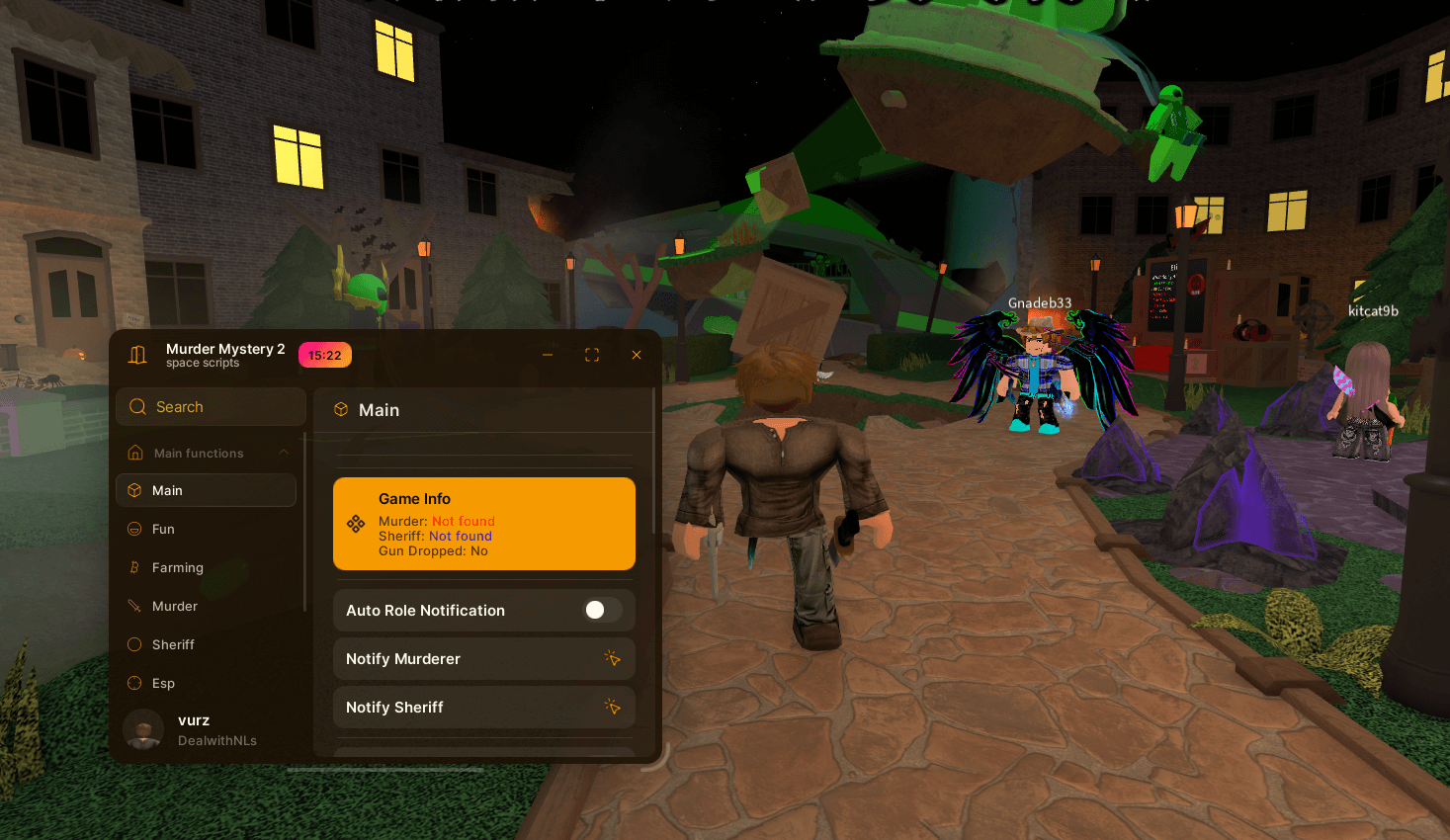Collapse the Main functions section
Screen dimensions: 1450x840
coord(284,453)
